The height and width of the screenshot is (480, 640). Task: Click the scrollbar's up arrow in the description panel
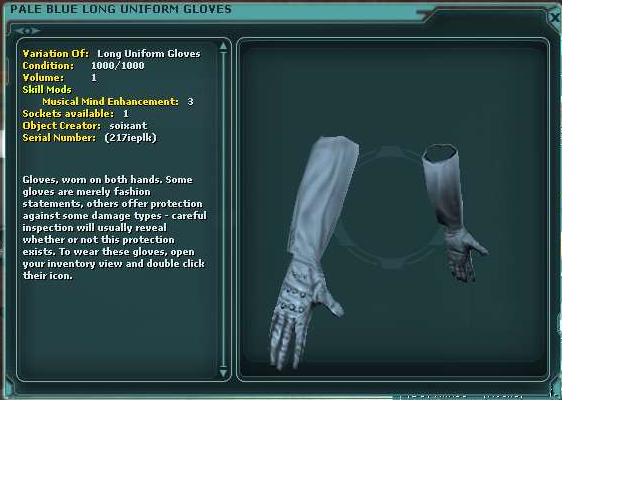click(x=223, y=47)
